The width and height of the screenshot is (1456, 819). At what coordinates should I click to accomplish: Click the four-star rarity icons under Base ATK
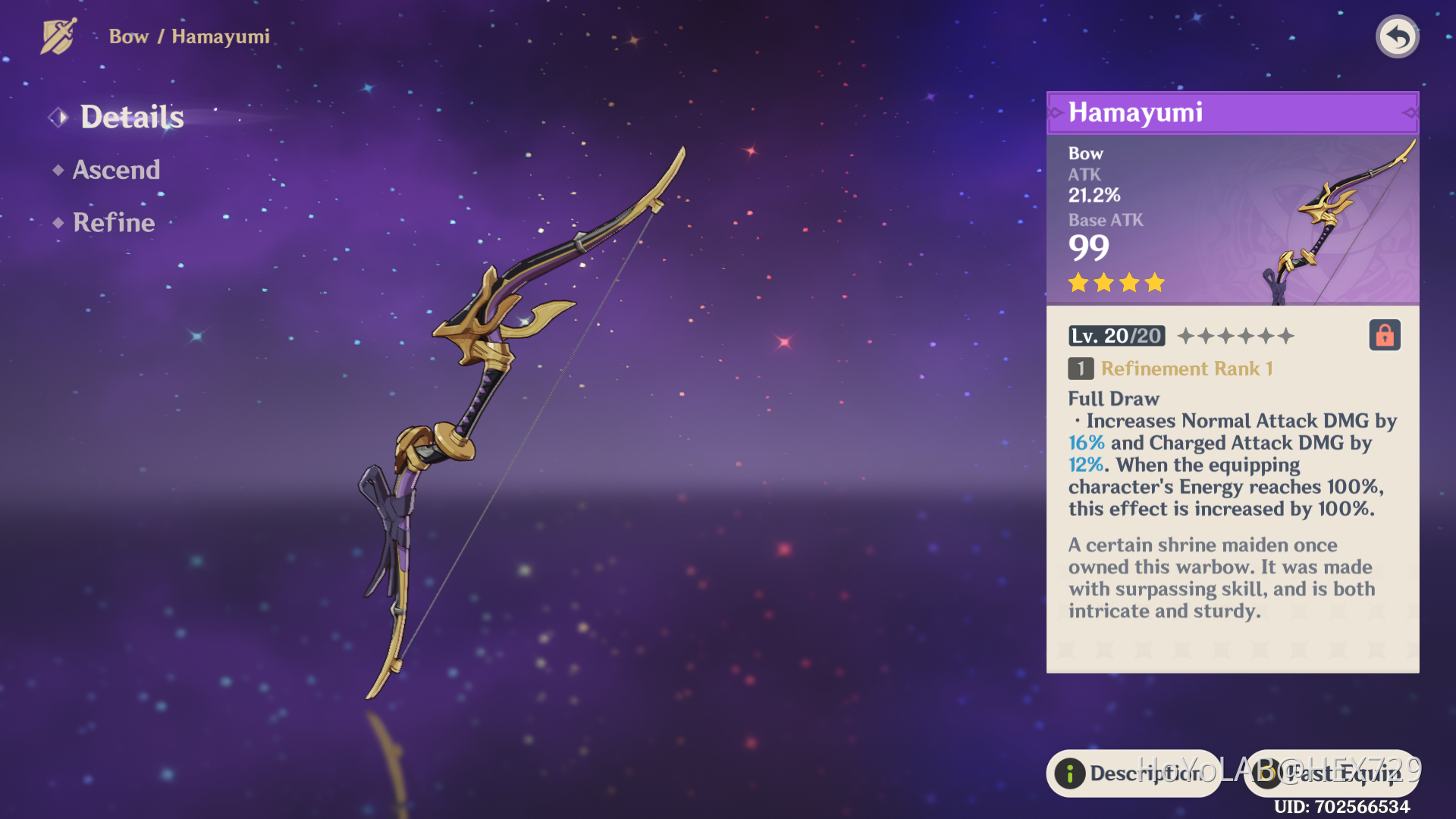click(1115, 283)
